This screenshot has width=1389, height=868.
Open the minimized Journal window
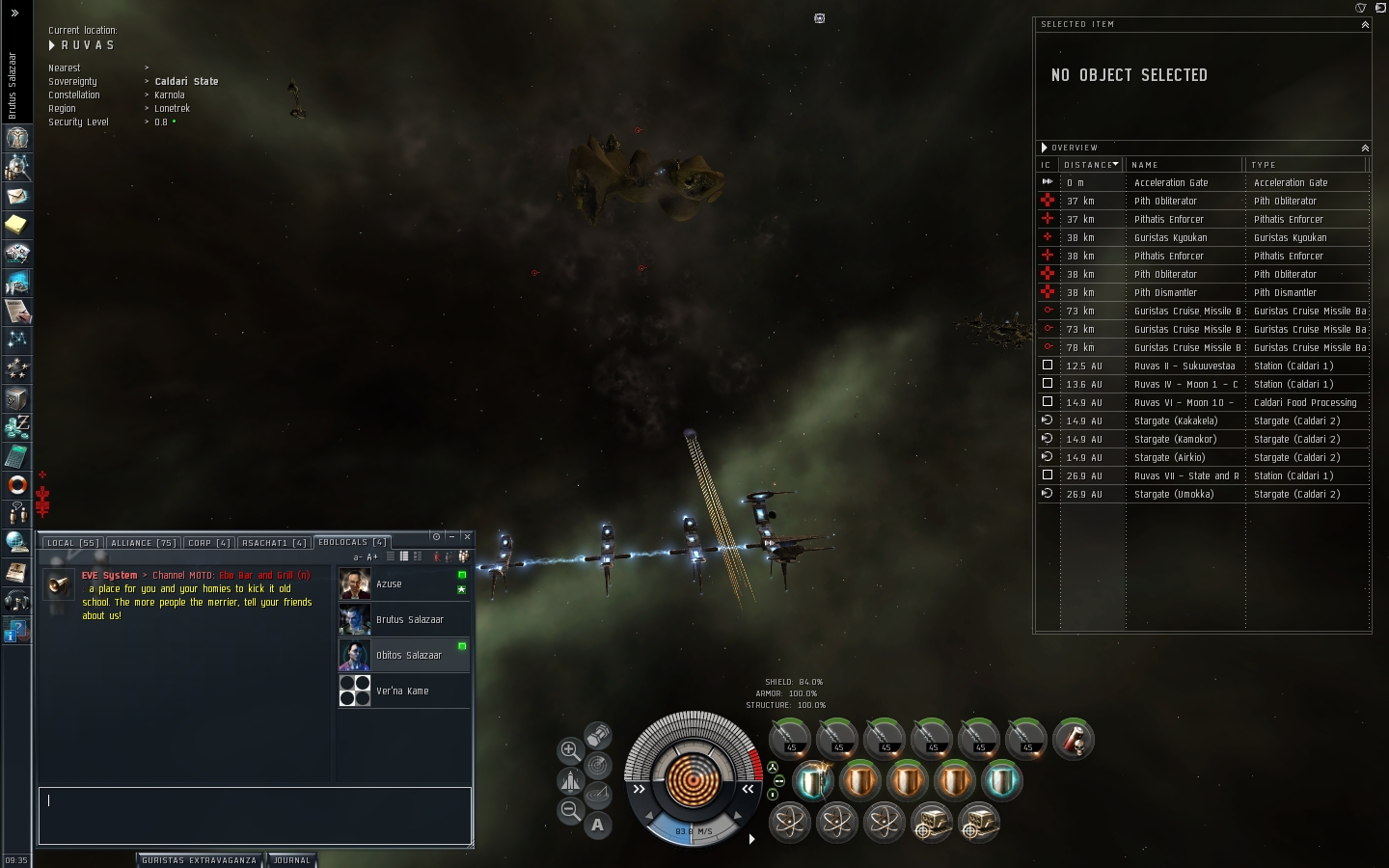click(x=292, y=860)
